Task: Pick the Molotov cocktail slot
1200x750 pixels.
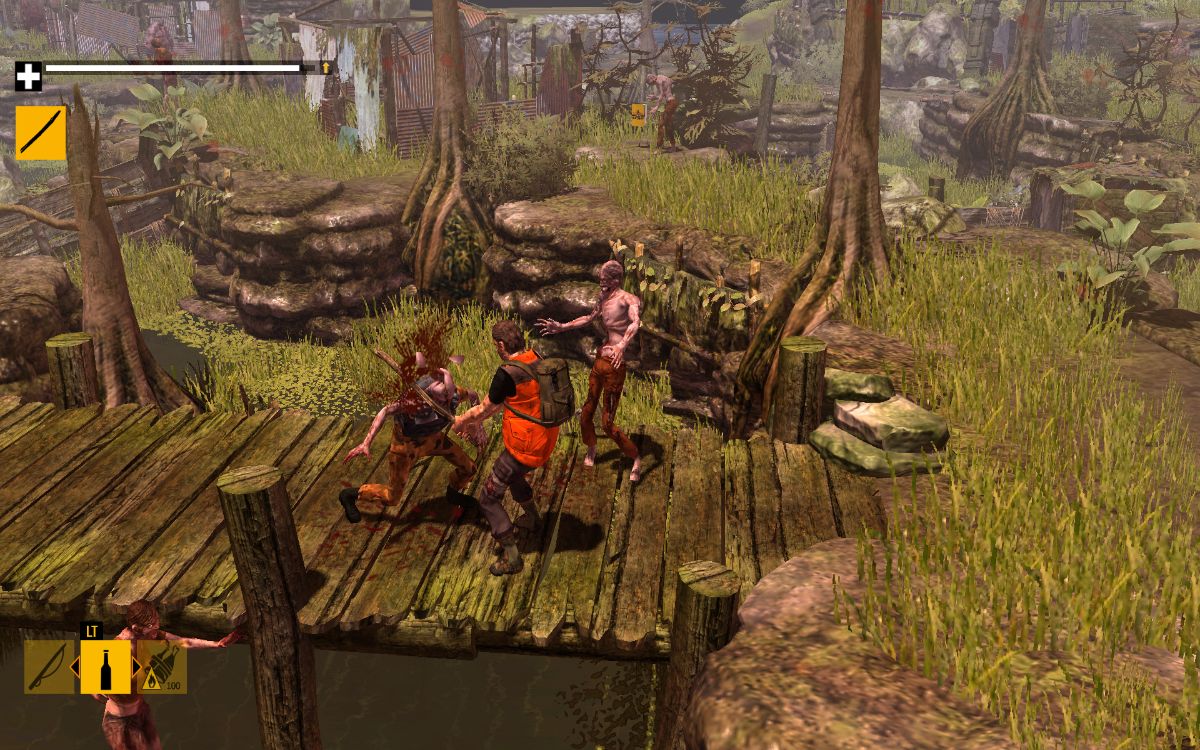Action: [164, 666]
